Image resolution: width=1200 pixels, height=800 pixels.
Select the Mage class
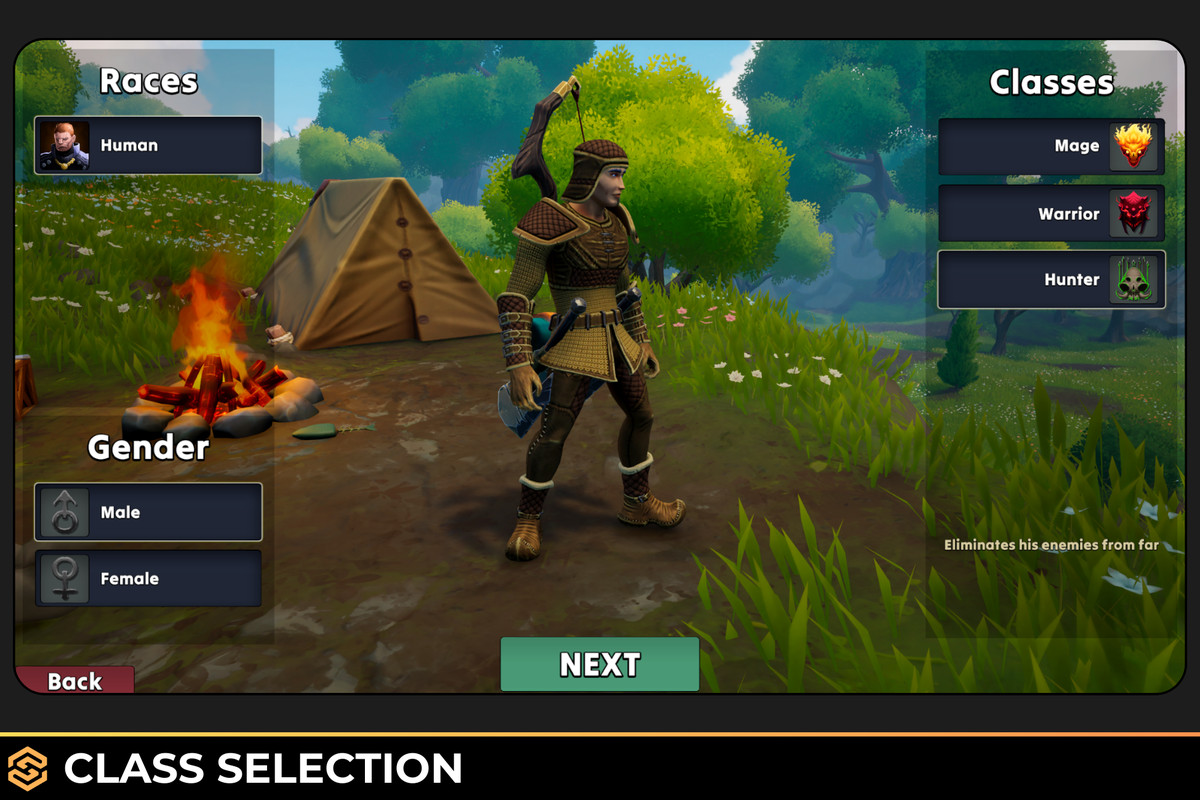[1051, 146]
